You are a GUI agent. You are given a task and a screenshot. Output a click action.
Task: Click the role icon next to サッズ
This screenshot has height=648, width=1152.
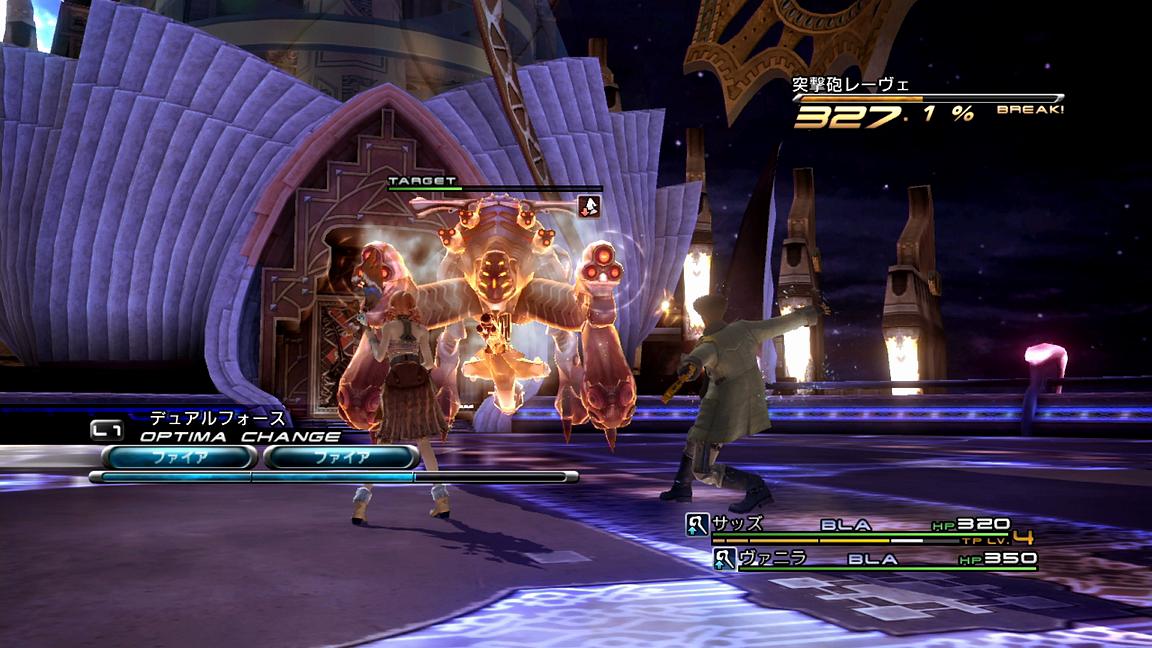coord(697,524)
